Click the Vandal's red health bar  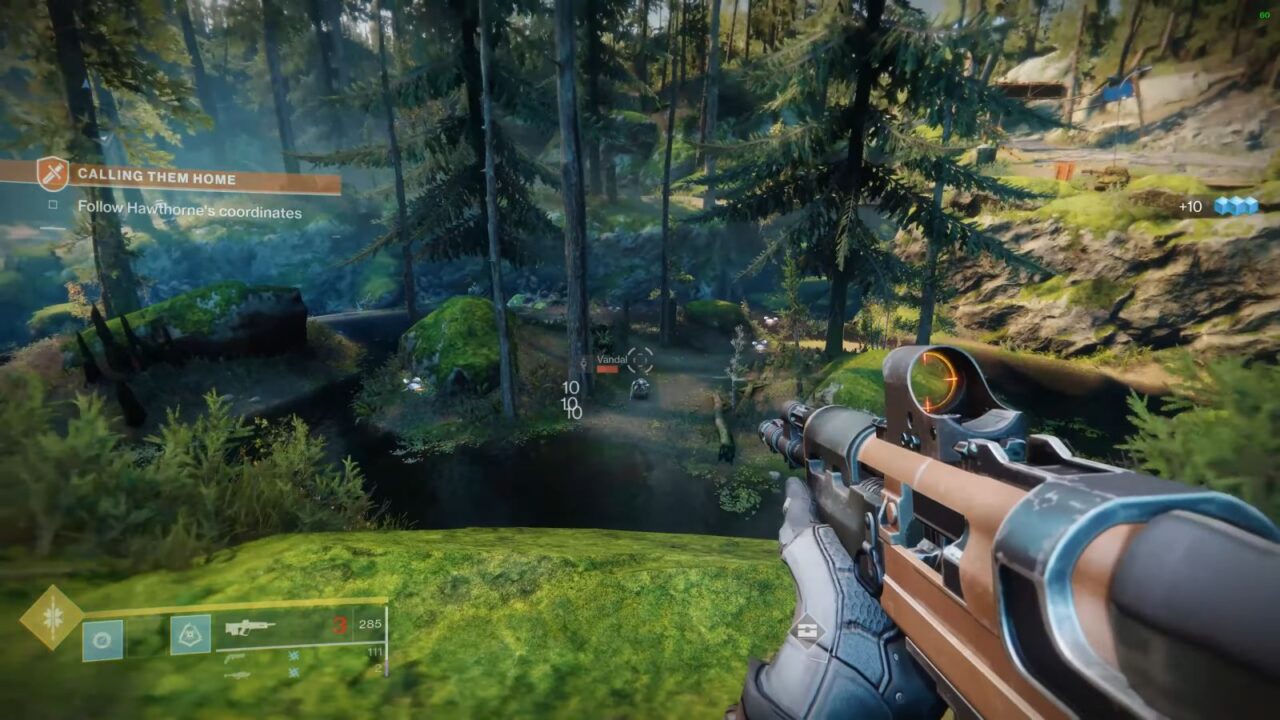[608, 368]
